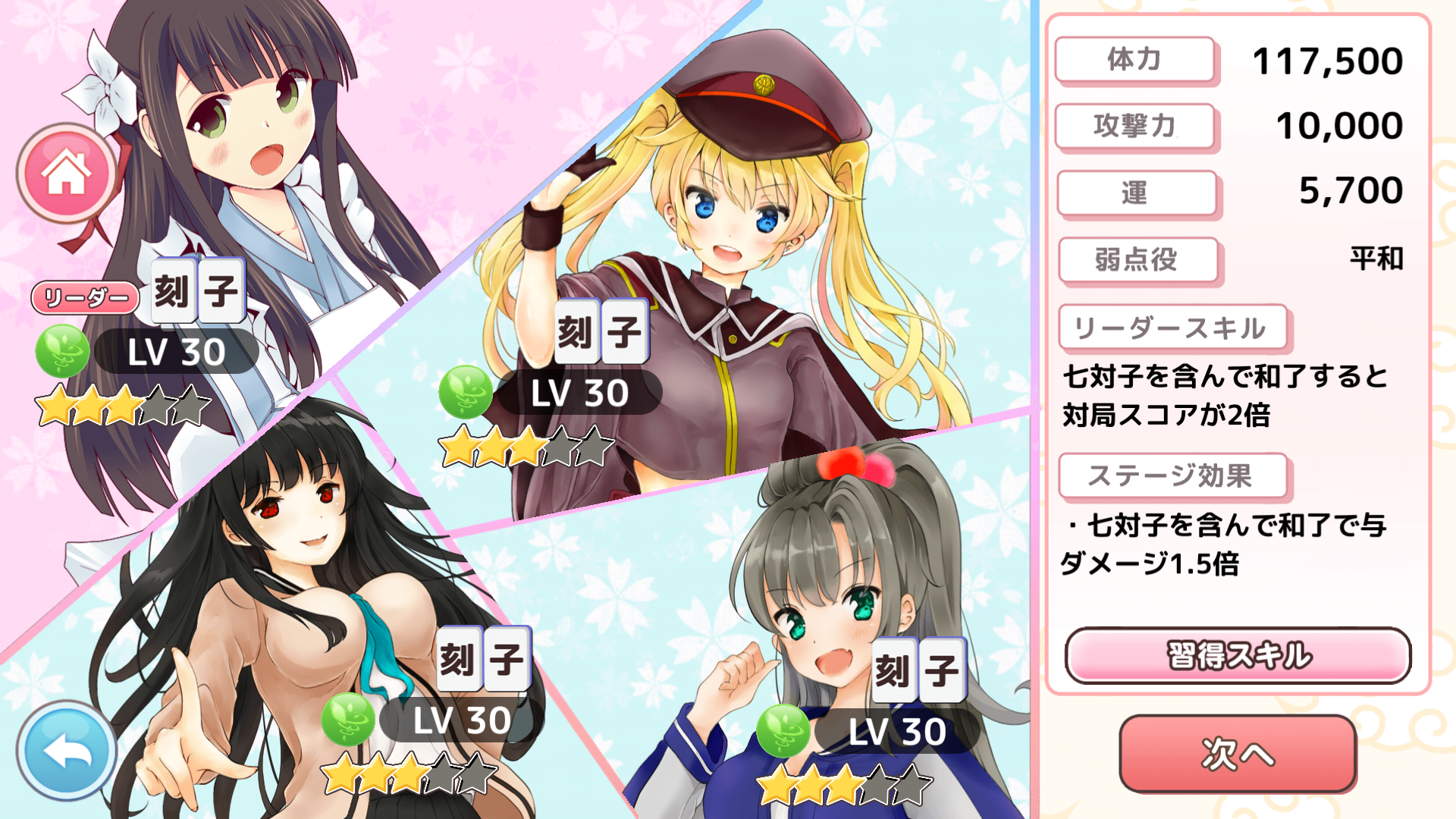
Task: Choose the blonde twin-tail girl in cap
Action: click(x=728, y=220)
